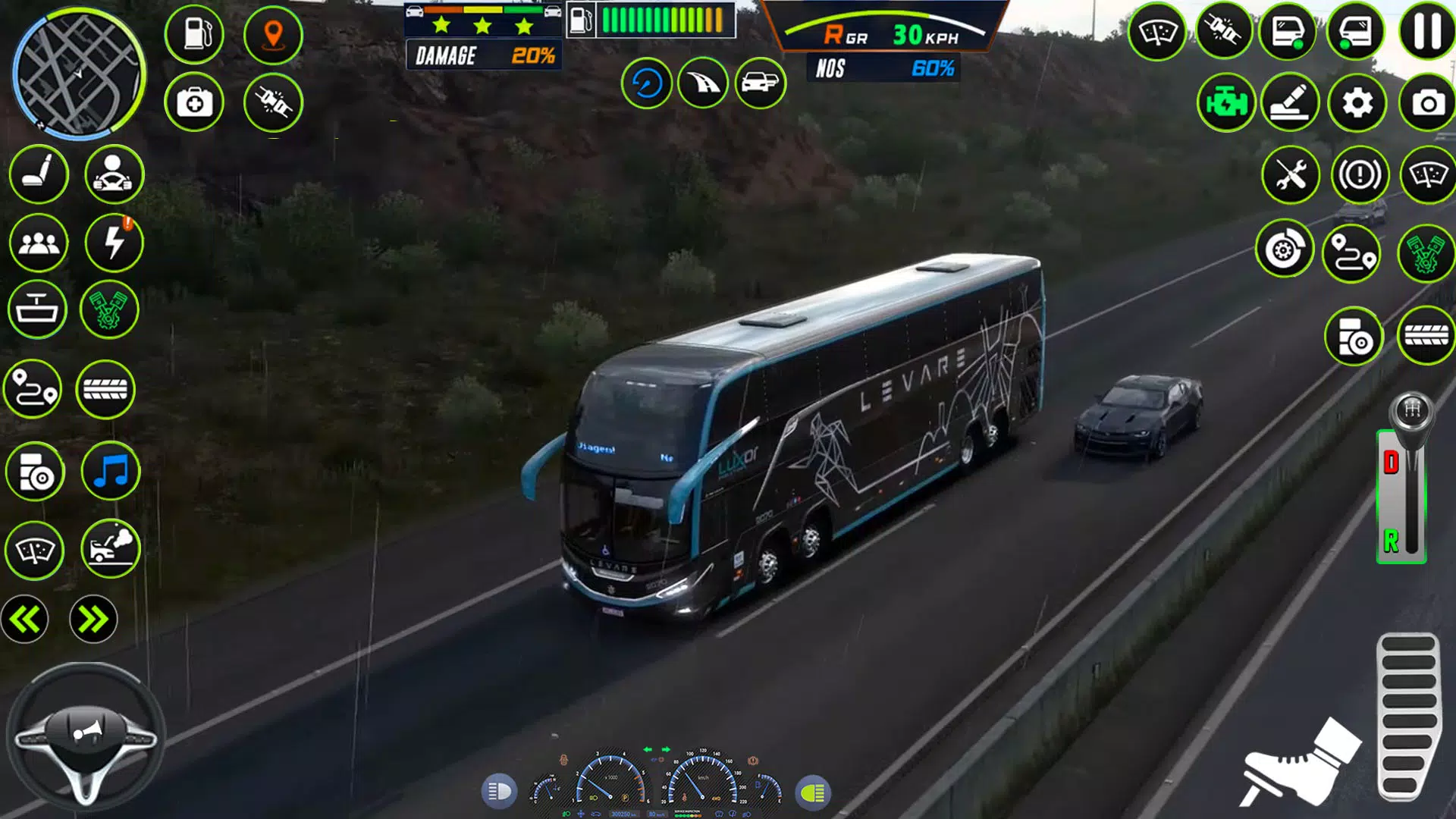Click the left double-arrow indicator button

pos(25,620)
